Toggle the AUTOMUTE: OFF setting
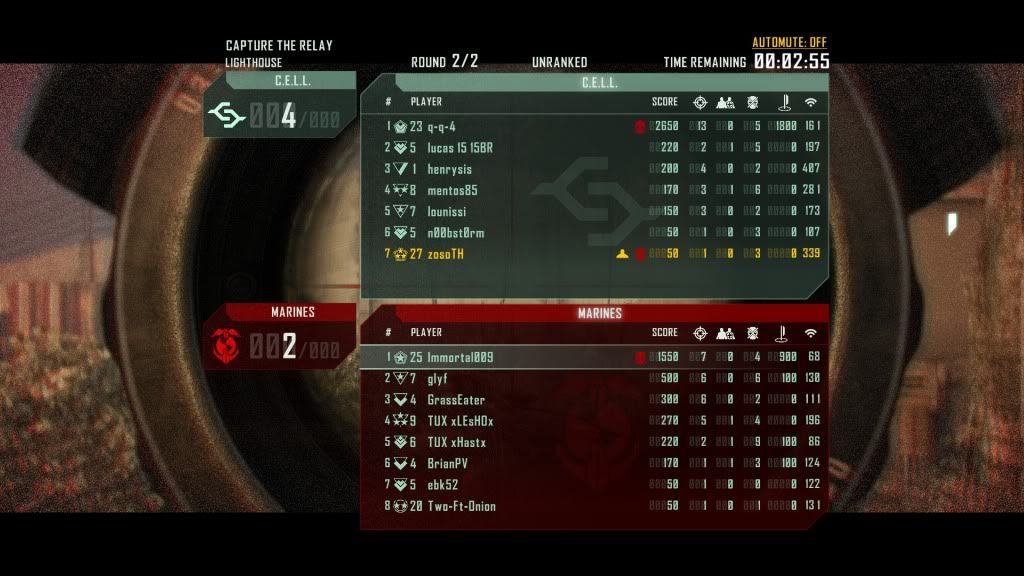The width and height of the screenshot is (1024, 576). 789,43
